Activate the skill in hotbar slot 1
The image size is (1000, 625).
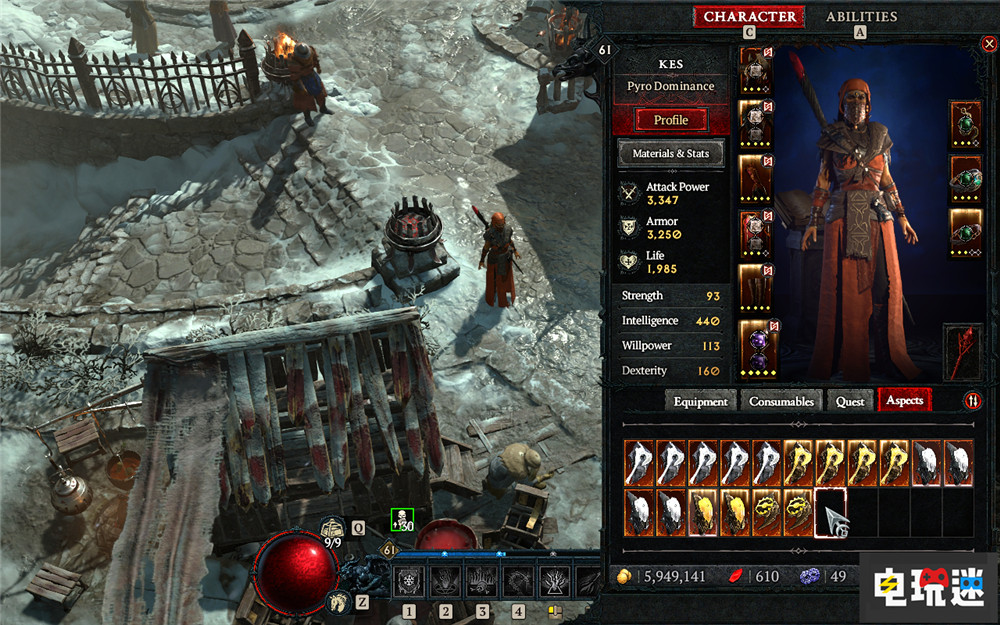click(x=409, y=581)
